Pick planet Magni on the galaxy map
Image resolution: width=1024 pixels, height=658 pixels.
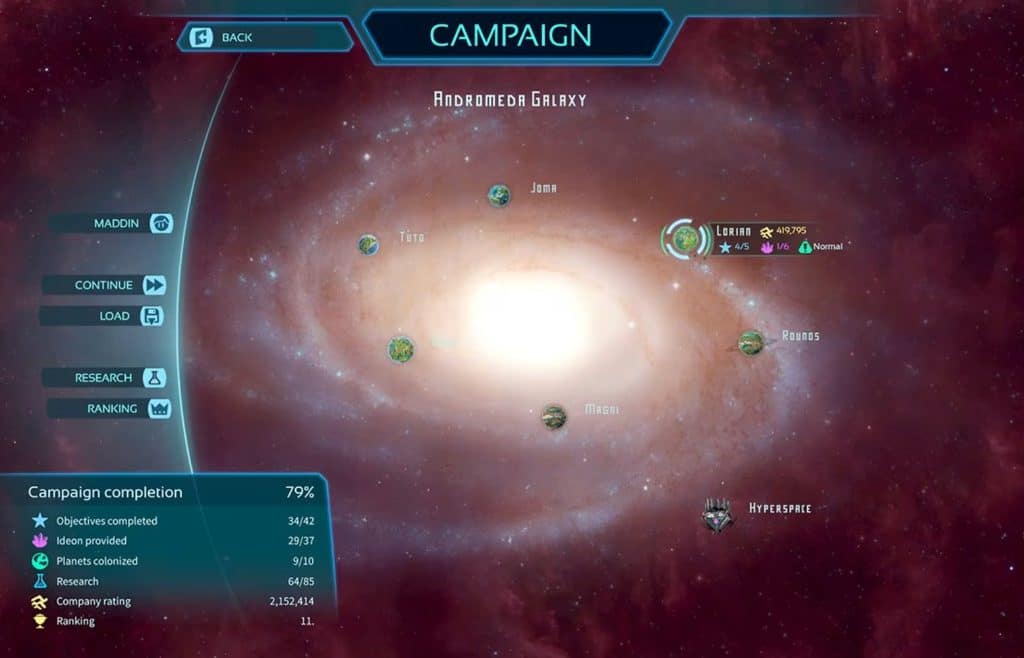554,416
